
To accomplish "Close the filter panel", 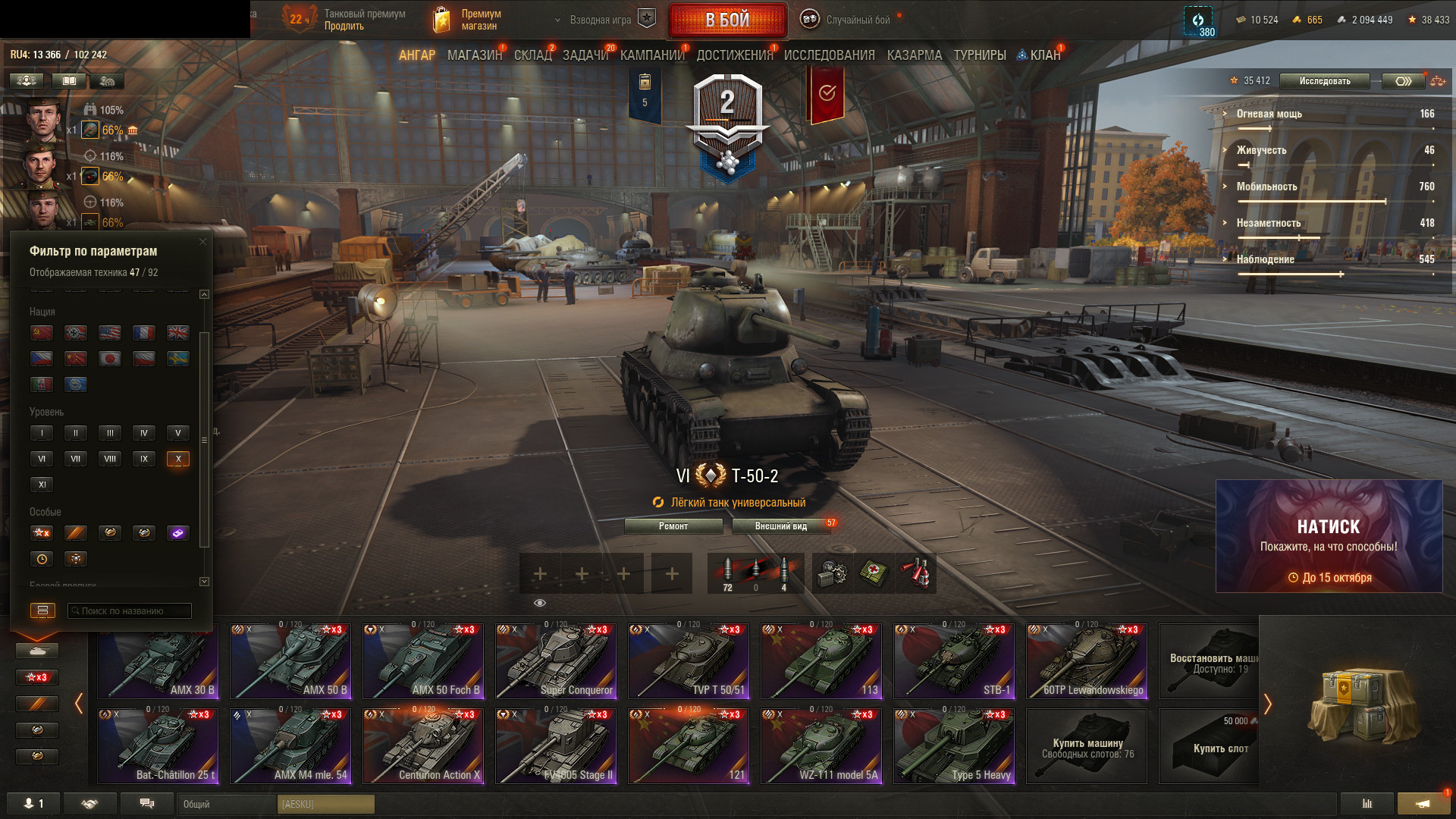I will (202, 242).
